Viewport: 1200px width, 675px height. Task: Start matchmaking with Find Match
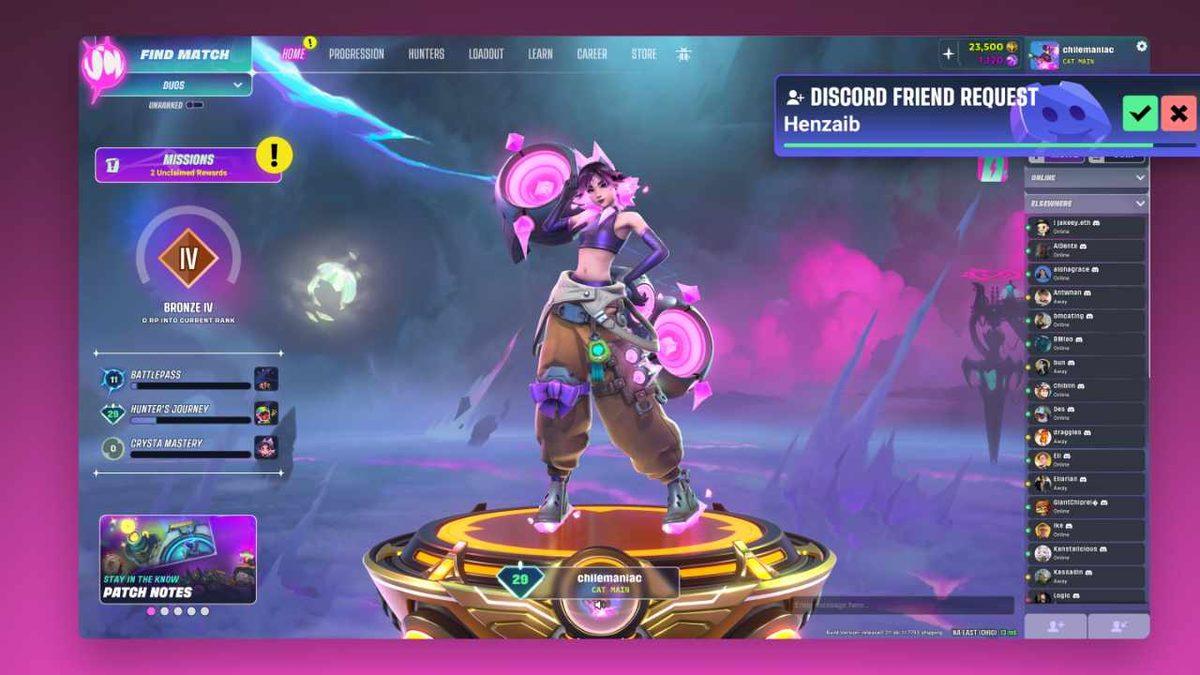(184, 55)
